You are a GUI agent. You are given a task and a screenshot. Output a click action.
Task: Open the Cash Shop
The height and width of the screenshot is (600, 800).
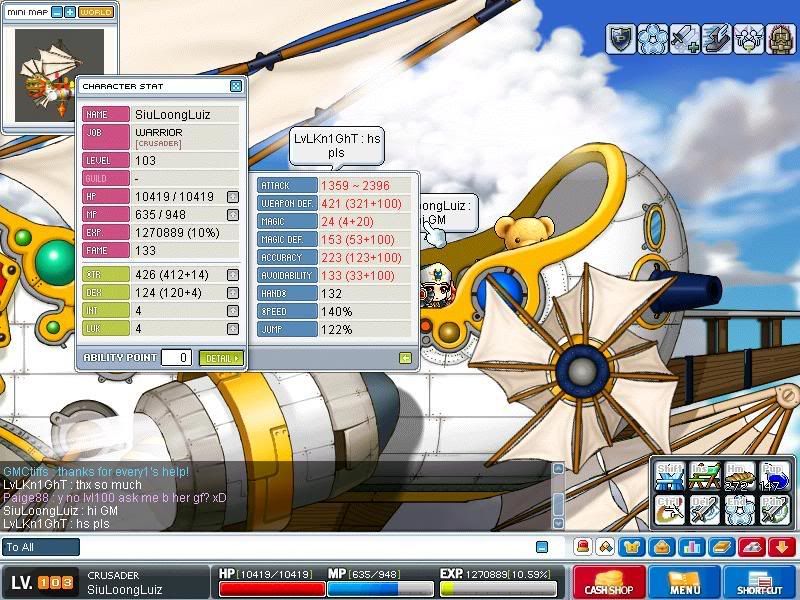[x=609, y=582]
